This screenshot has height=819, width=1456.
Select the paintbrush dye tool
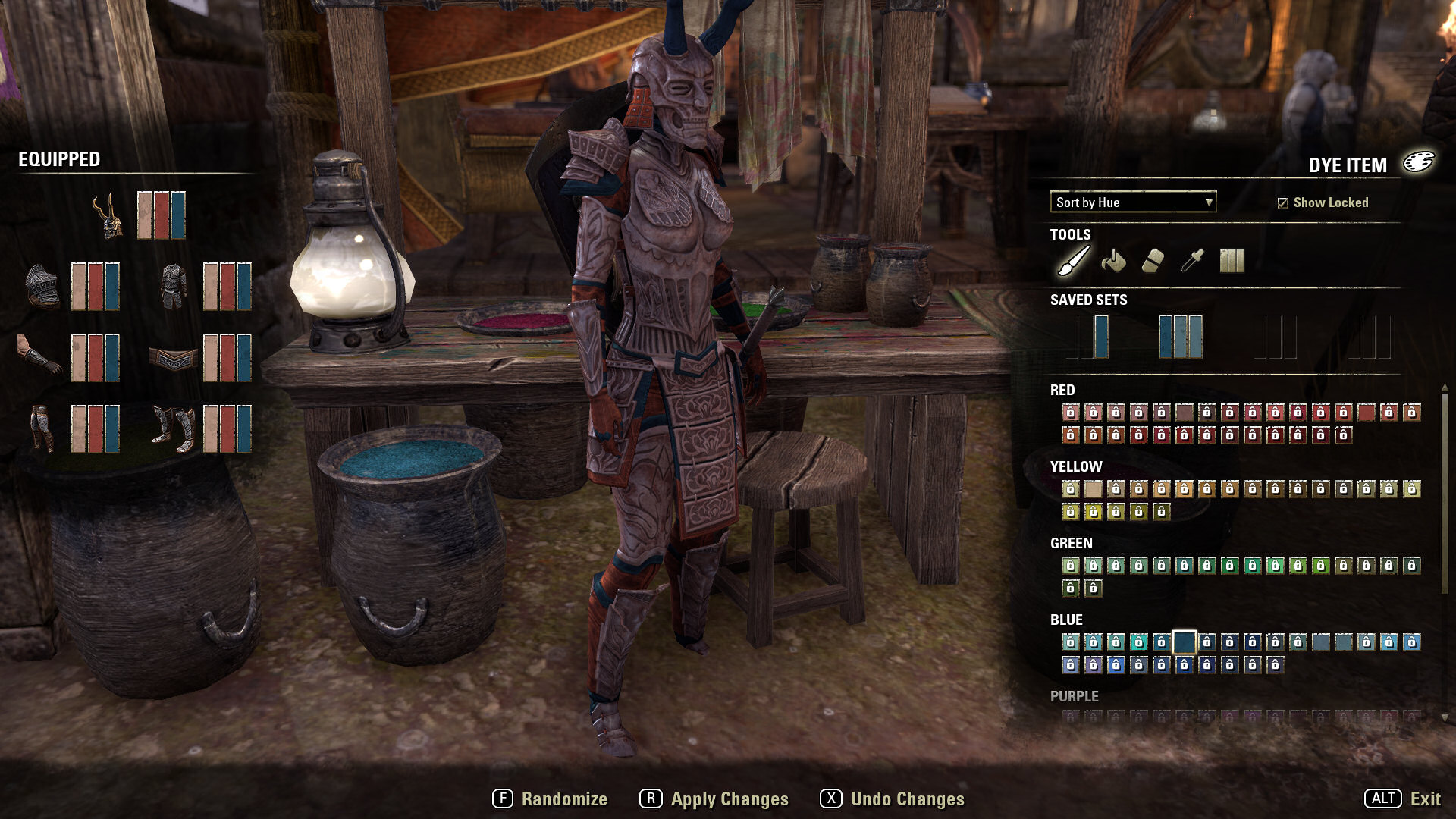(x=1074, y=261)
